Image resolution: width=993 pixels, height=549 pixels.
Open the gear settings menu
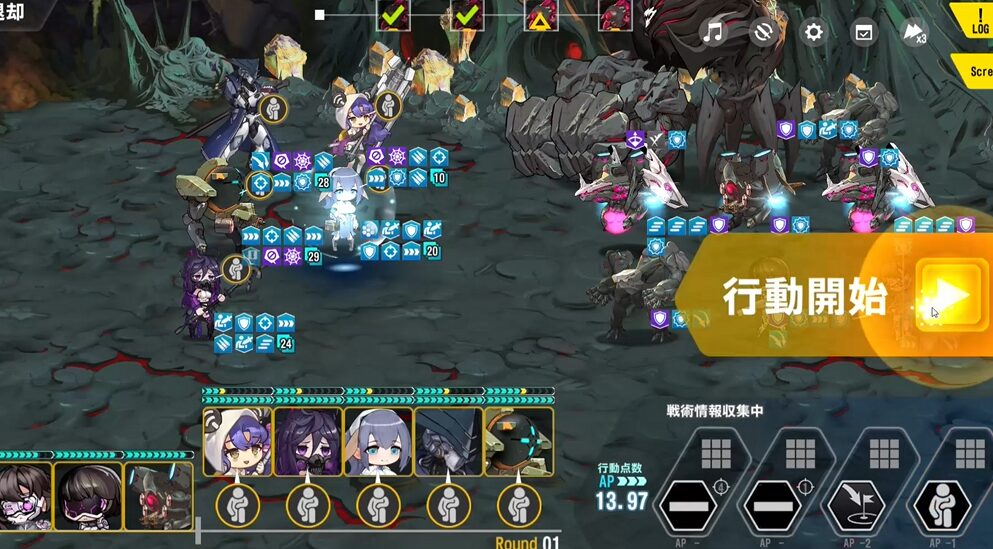coord(814,32)
